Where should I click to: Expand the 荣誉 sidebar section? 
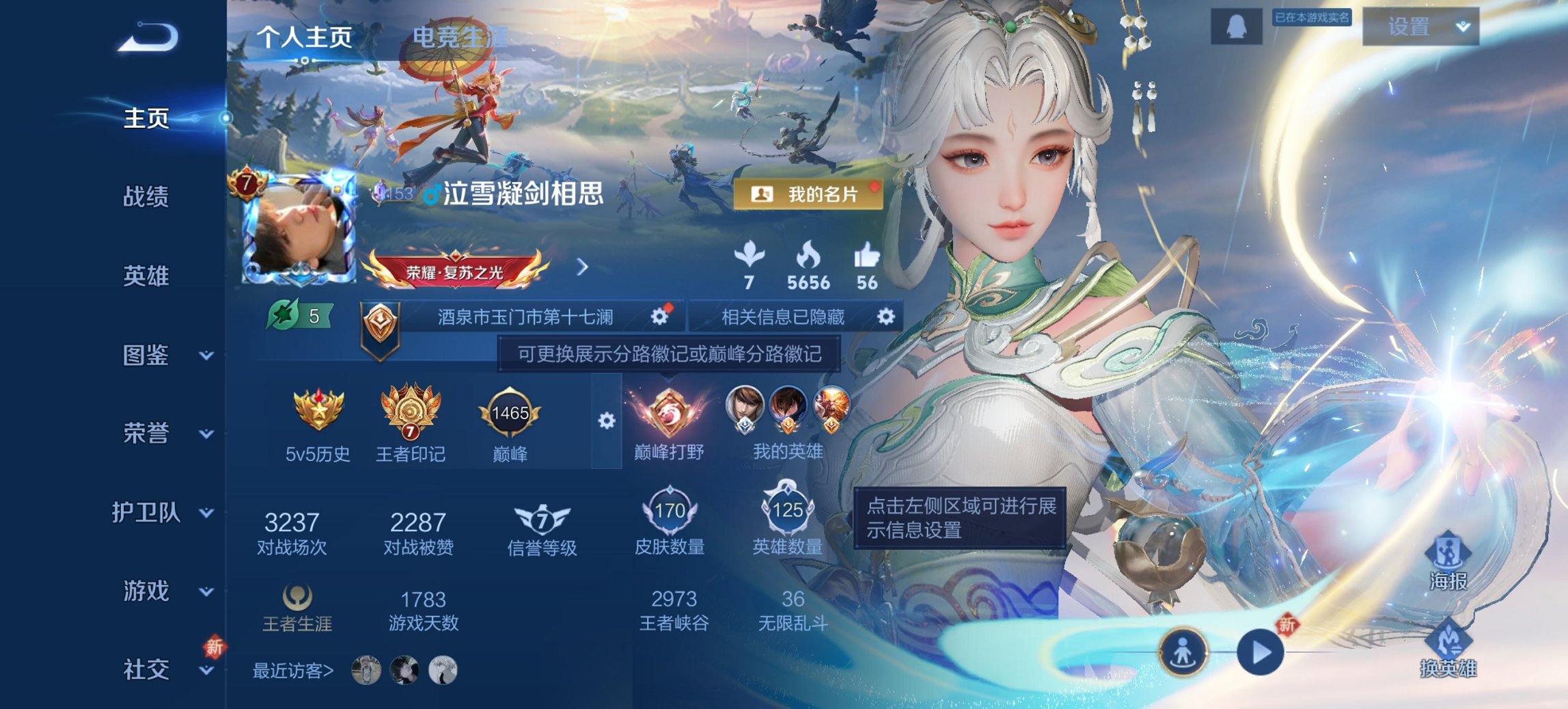(147, 433)
